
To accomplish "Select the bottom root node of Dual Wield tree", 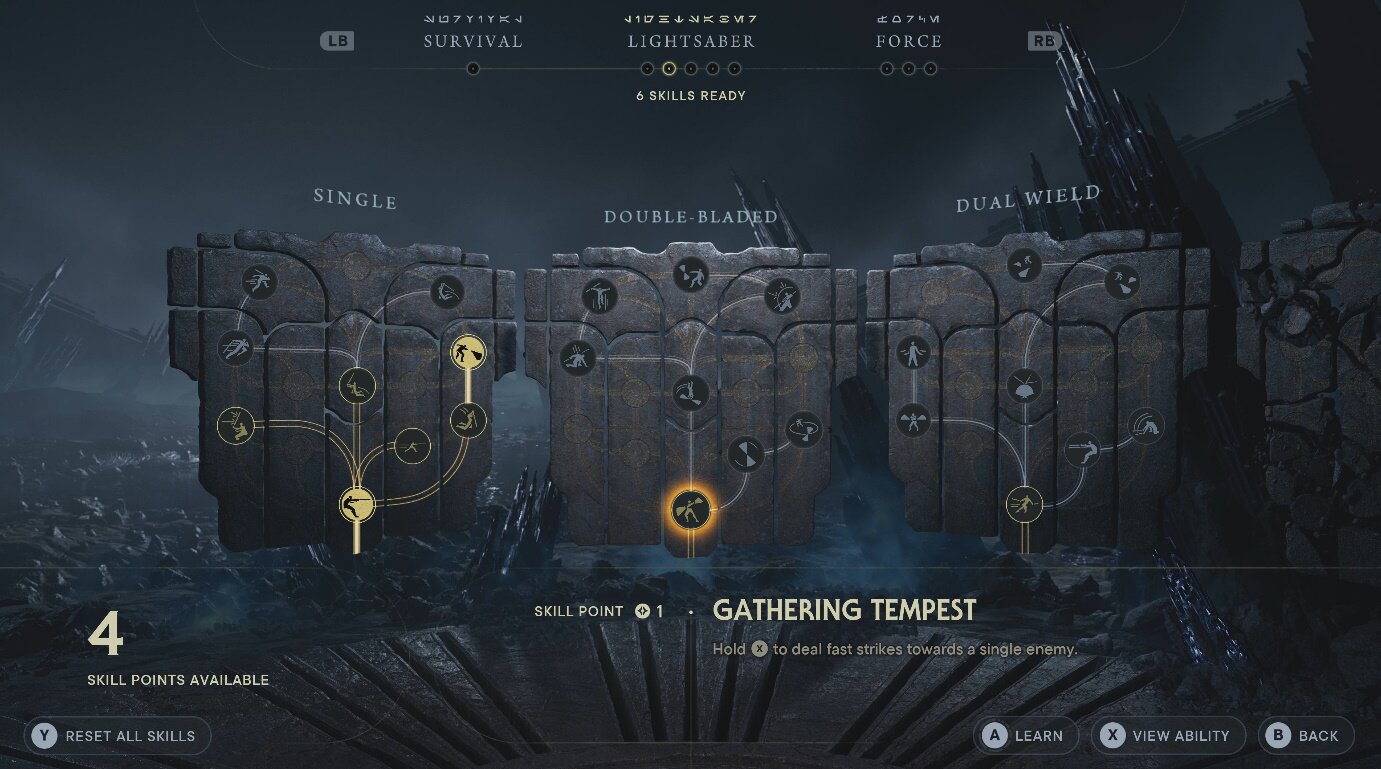I will [x=1024, y=504].
